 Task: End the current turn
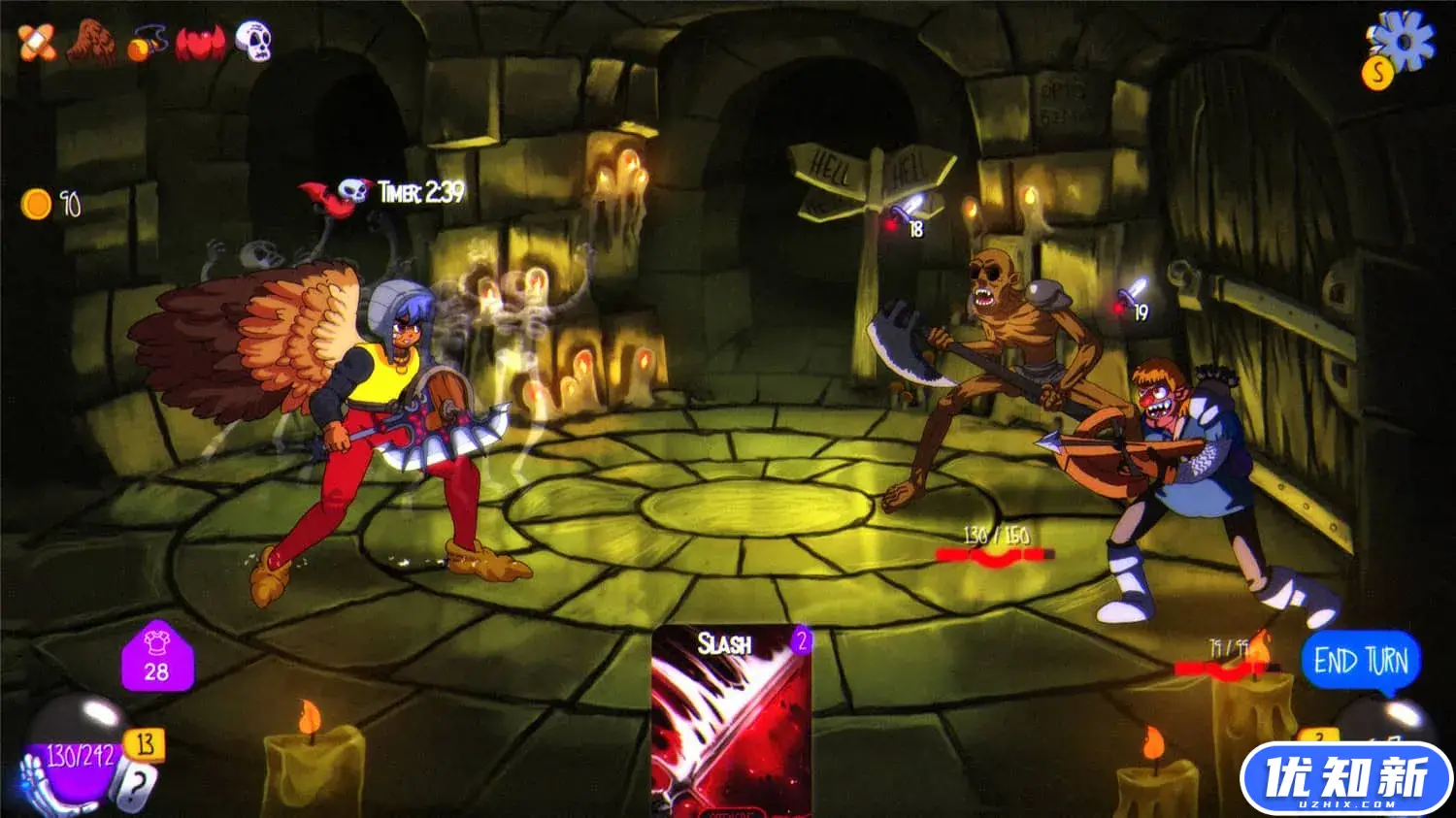tap(1361, 662)
